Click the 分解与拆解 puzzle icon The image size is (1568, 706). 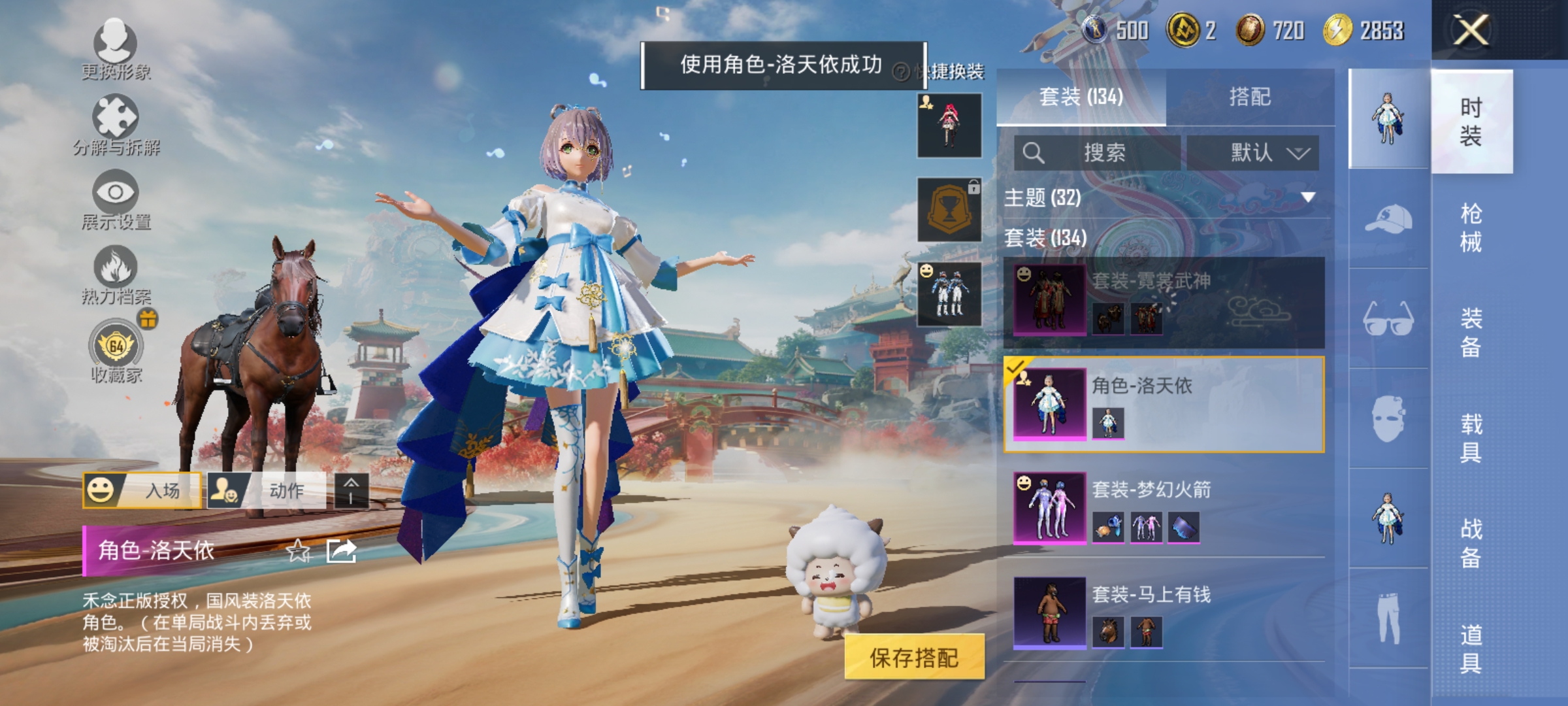pyautogui.click(x=116, y=116)
